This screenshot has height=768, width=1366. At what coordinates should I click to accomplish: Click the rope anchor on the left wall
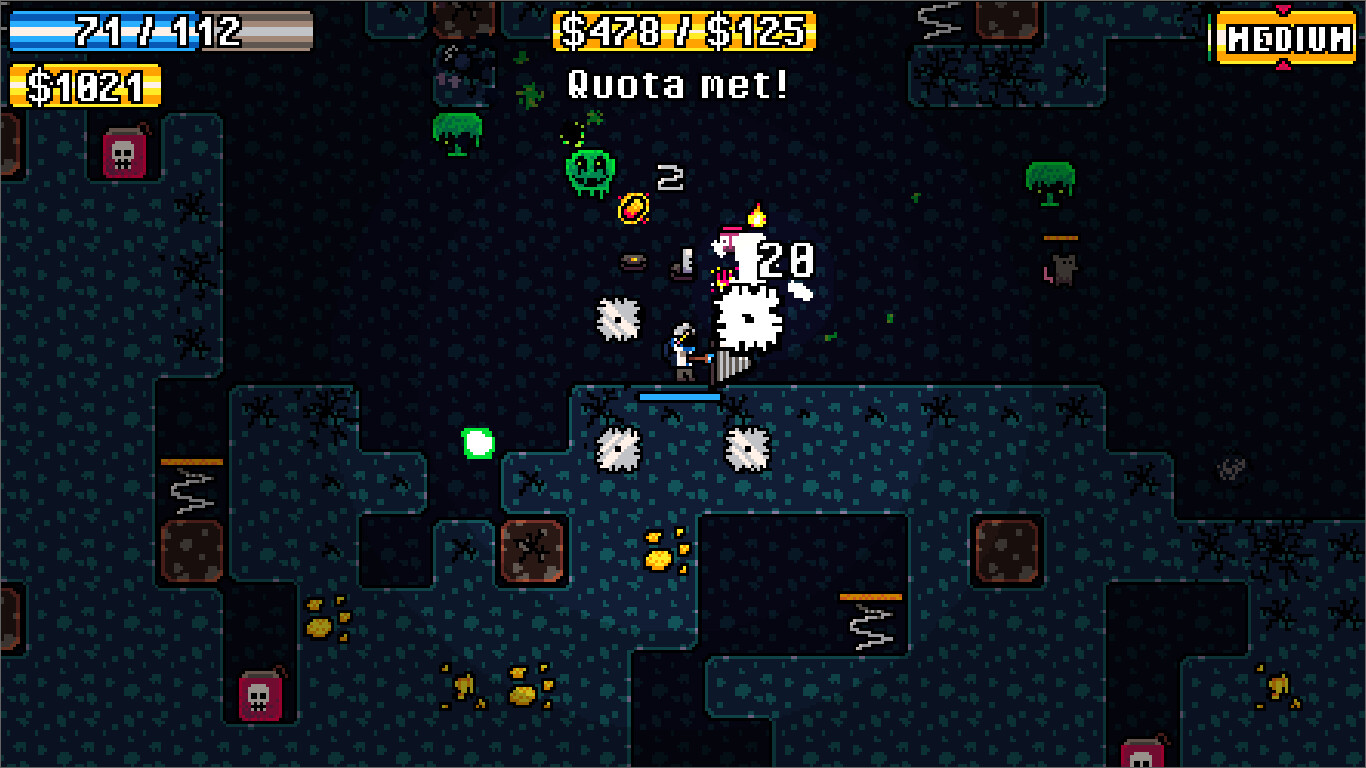pyautogui.click(x=193, y=462)
